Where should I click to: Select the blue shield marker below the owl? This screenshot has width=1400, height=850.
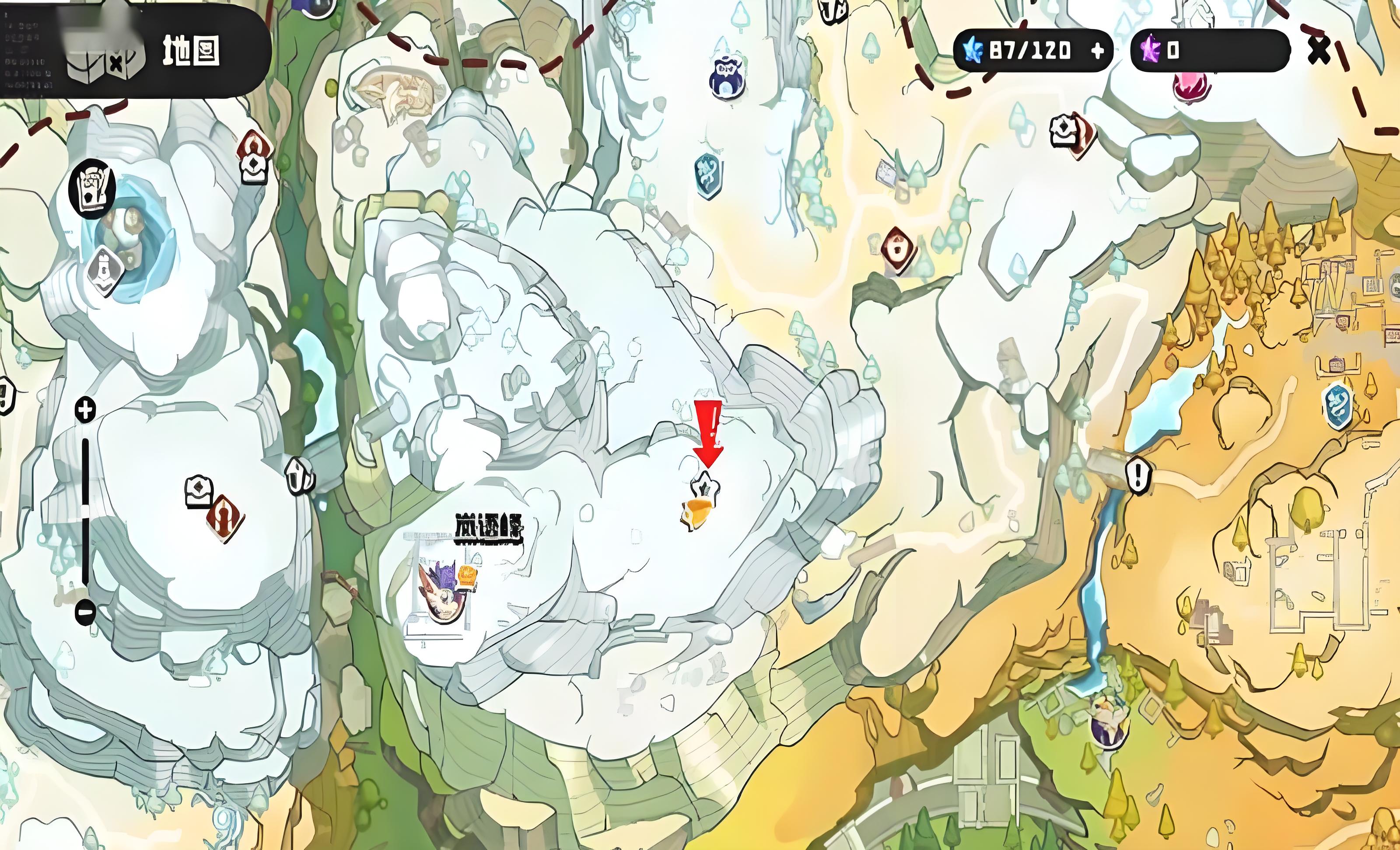point(708,174)
